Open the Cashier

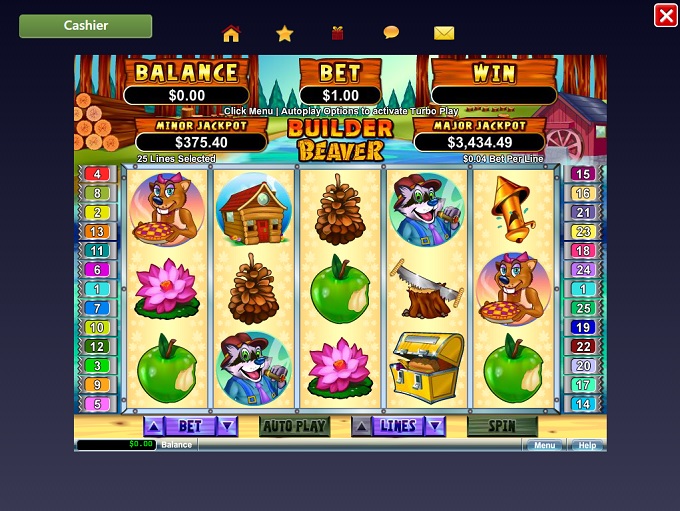point(86,26)
